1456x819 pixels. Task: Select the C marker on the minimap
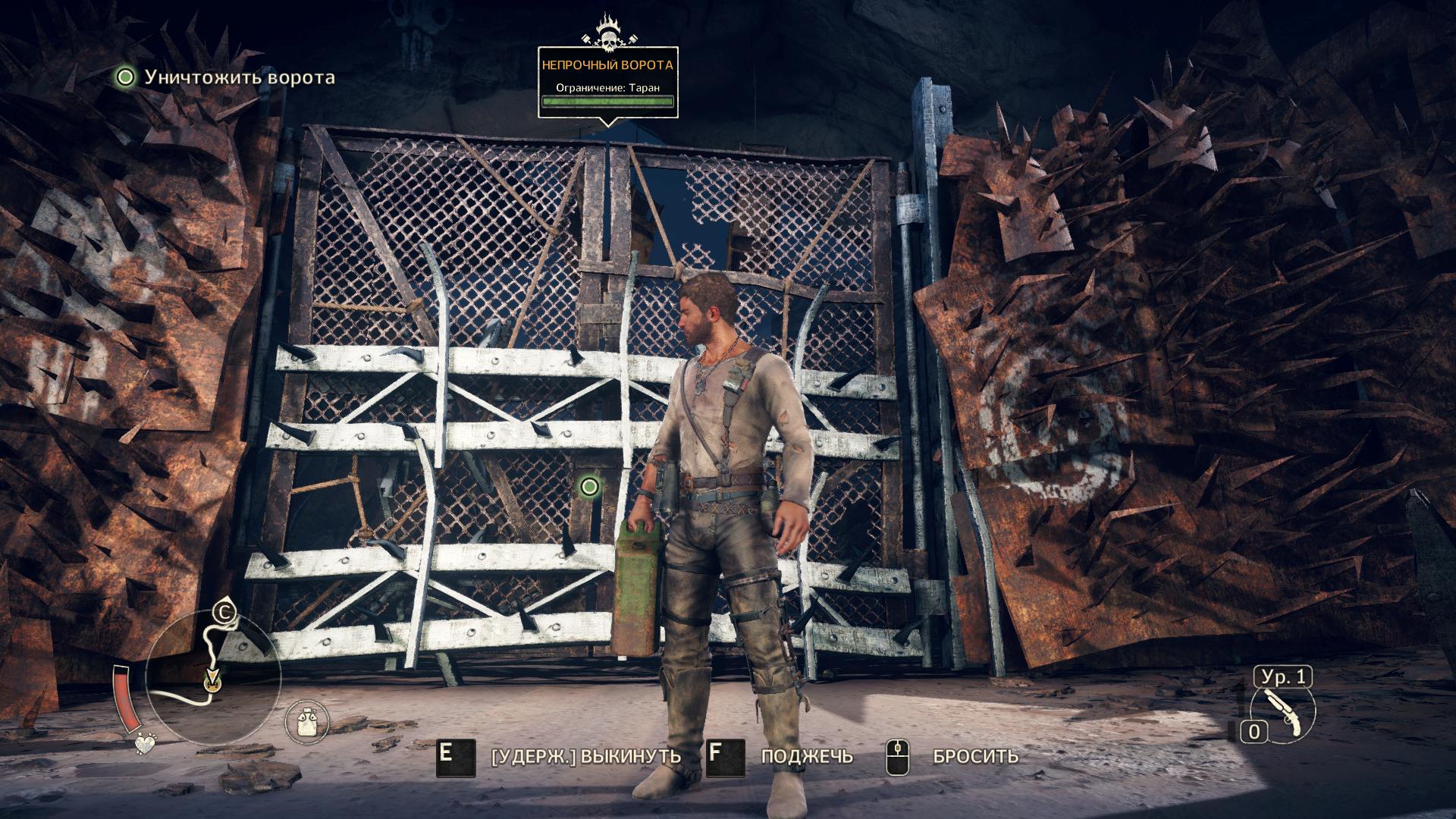point(224,612)
